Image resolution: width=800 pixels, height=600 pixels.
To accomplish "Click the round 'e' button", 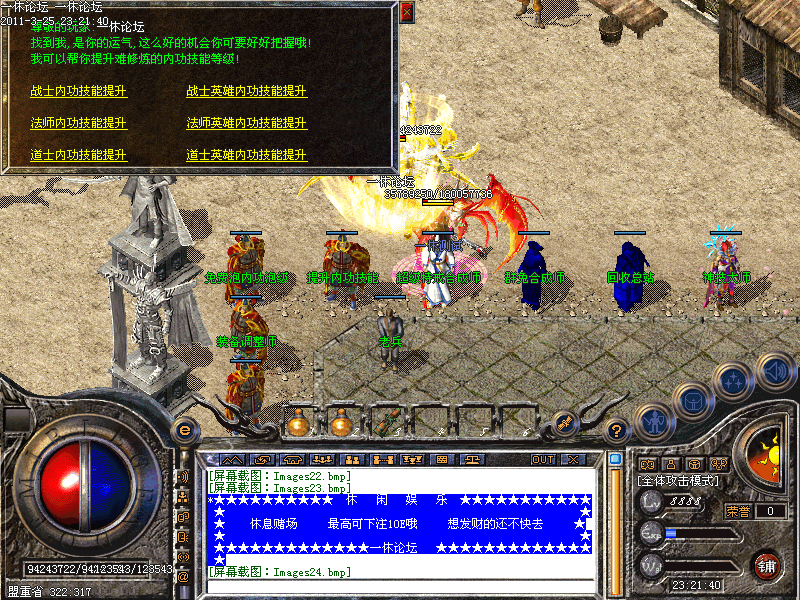I will coord(184,430).
